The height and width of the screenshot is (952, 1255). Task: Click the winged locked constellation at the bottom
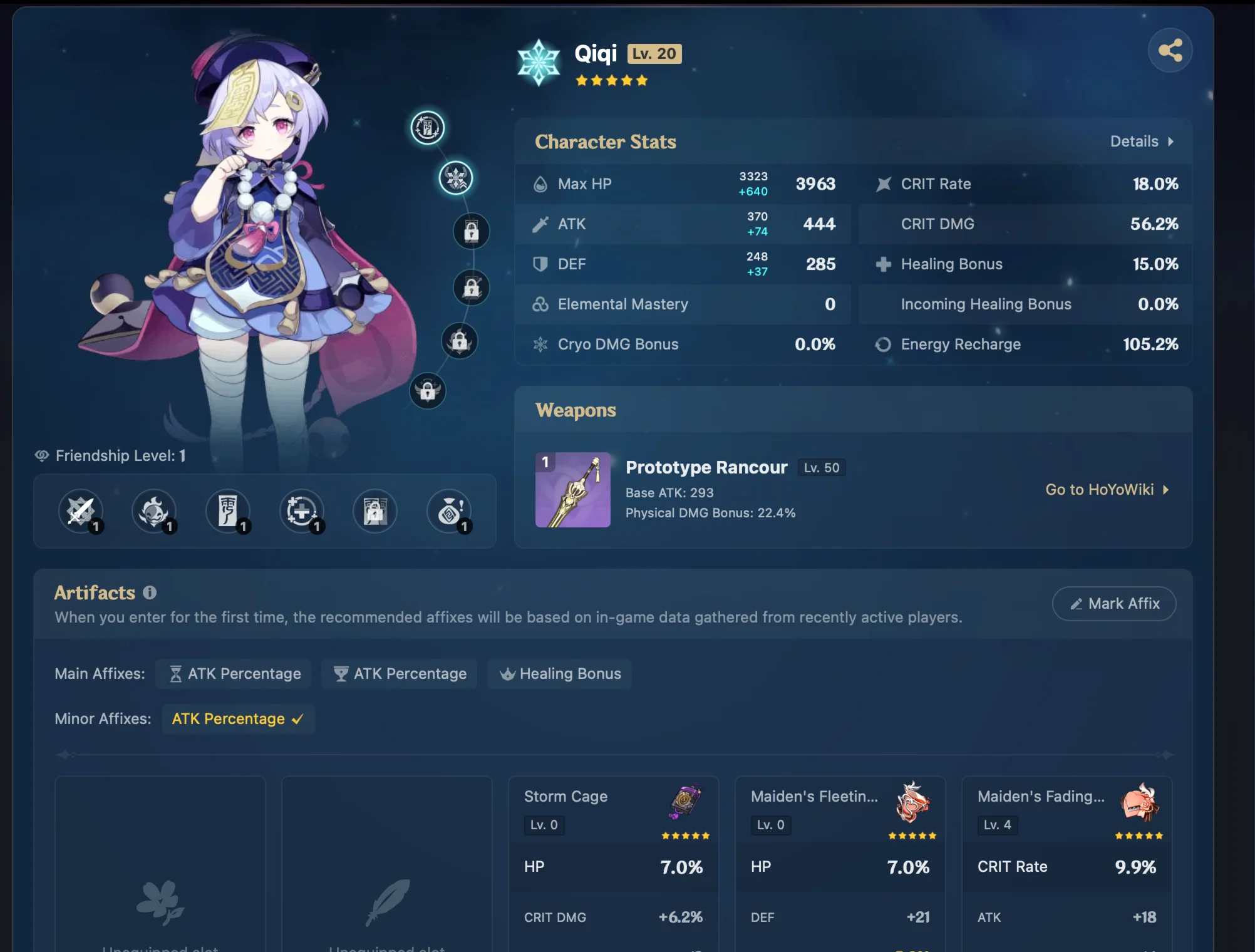tap(428, 391)
